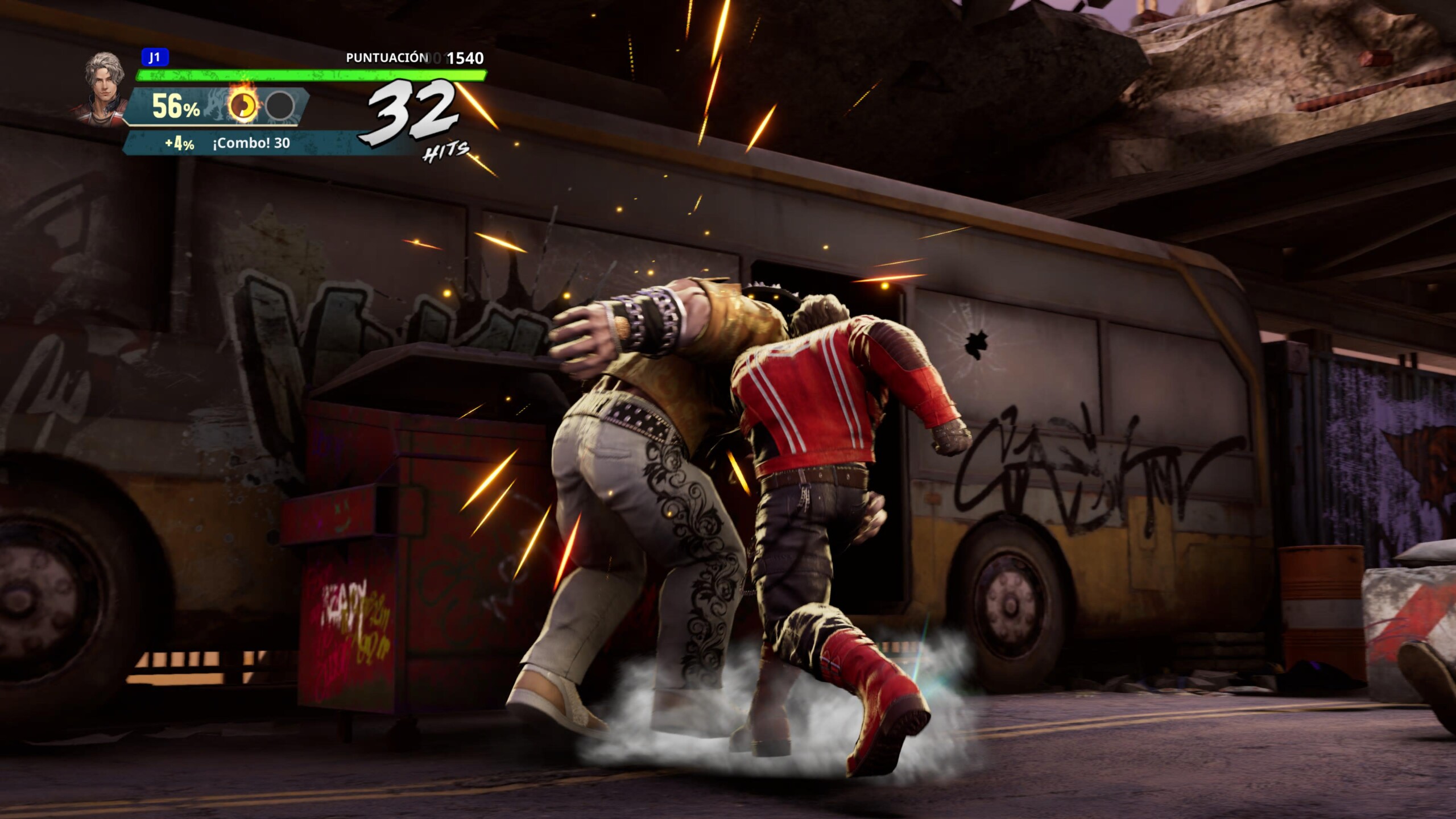
Task: Select the empty grey gauge orb
Action: tap(280, 105)
